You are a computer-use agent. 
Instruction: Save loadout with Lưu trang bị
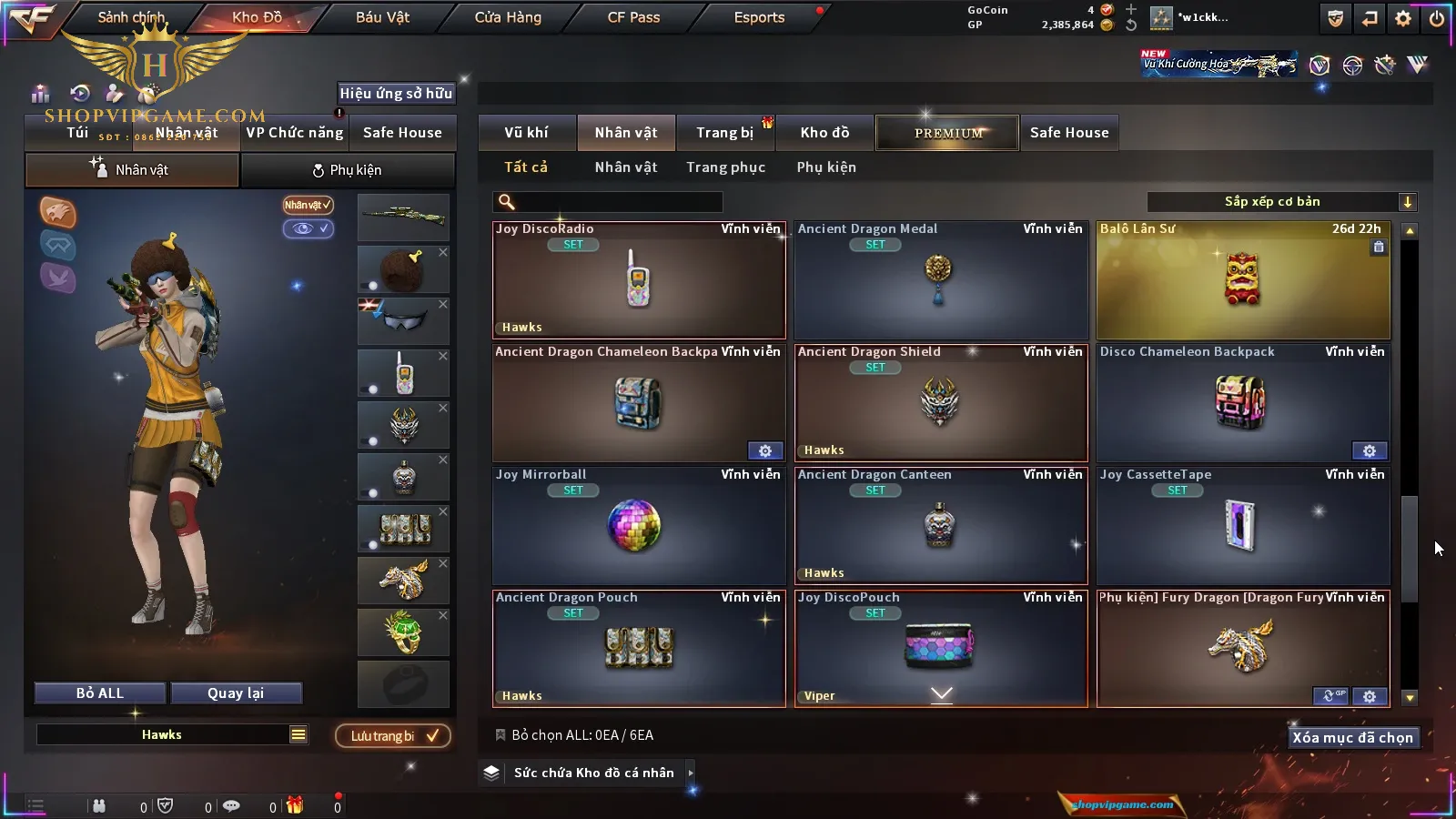tap(393, 736)
